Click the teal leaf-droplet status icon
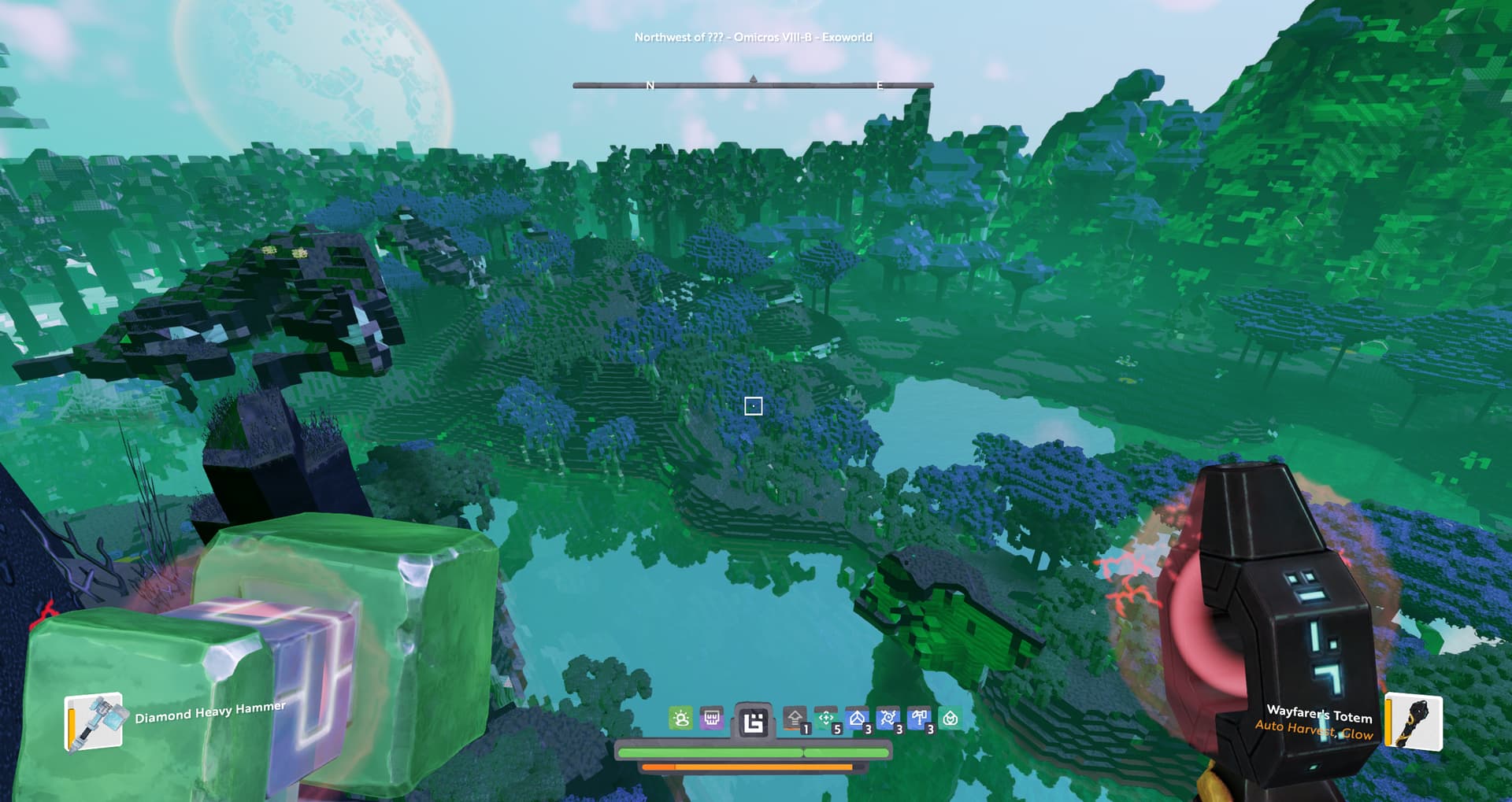Screen dimensions: 1512x802 951,719
